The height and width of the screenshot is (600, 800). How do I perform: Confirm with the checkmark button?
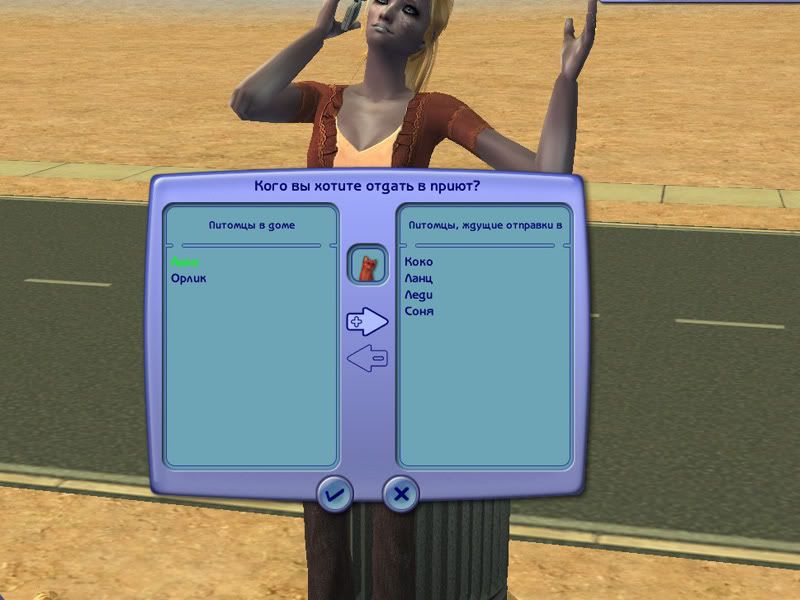[334, 494]
